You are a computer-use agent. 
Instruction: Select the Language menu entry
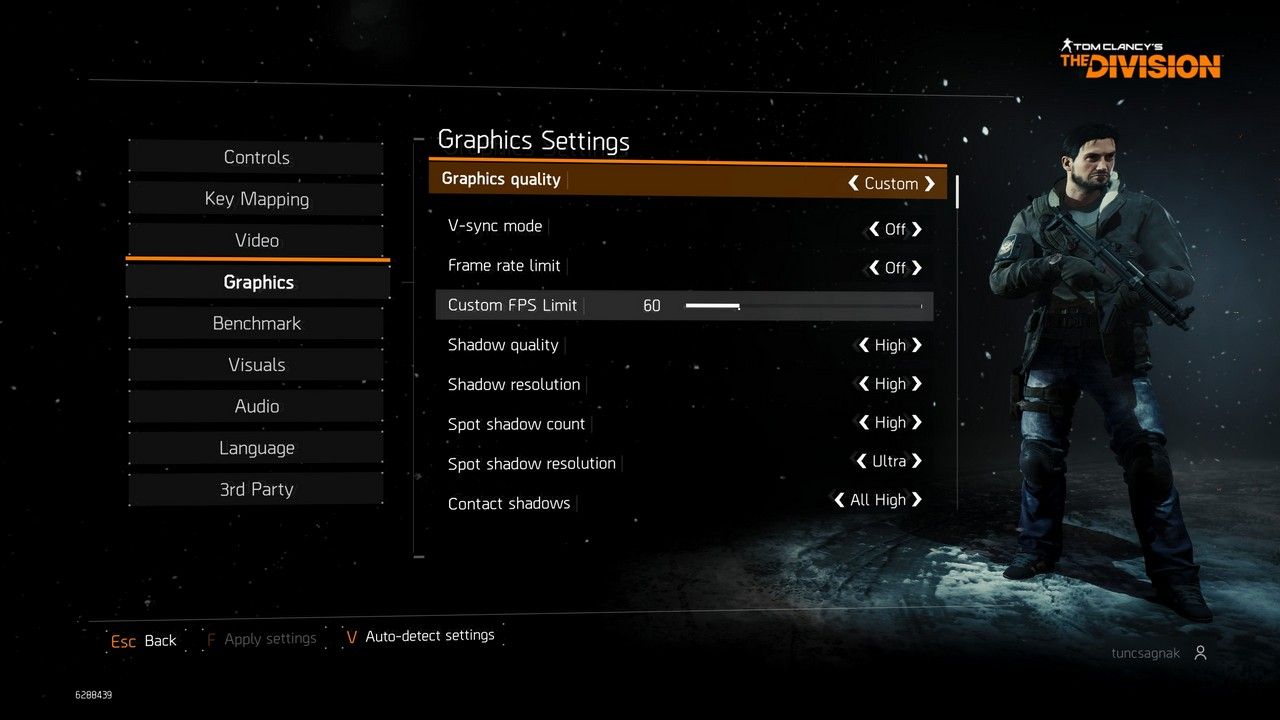pos(256,447)
